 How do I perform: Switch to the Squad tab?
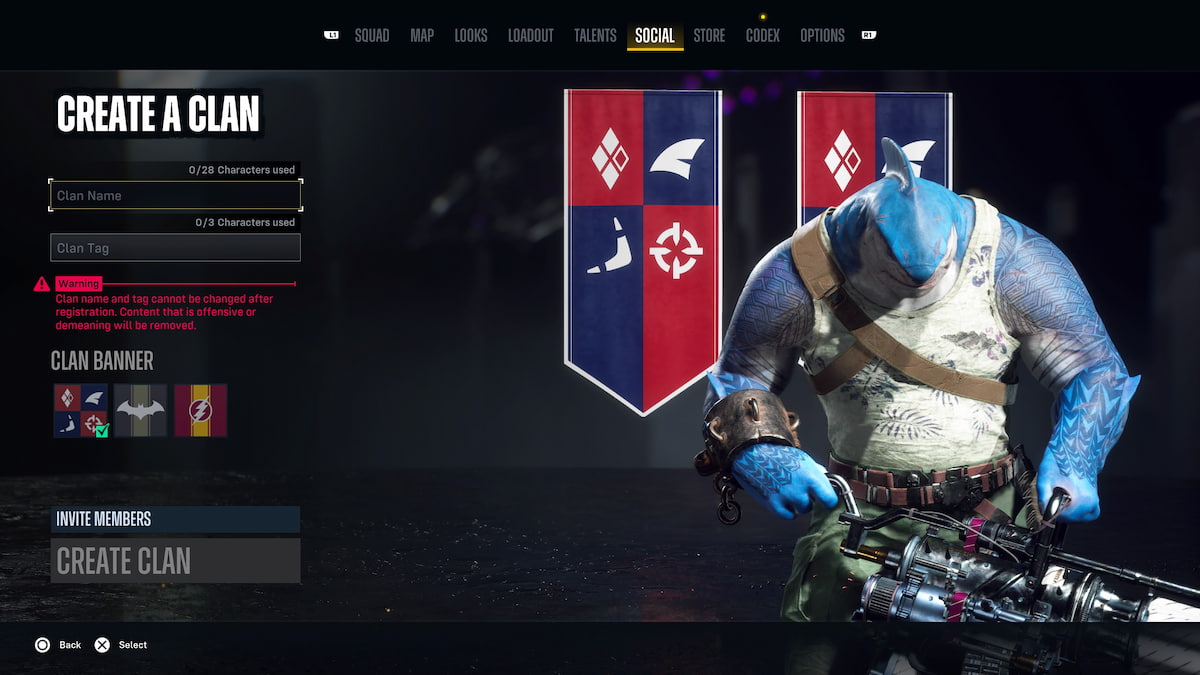click(x=371, y=36)
